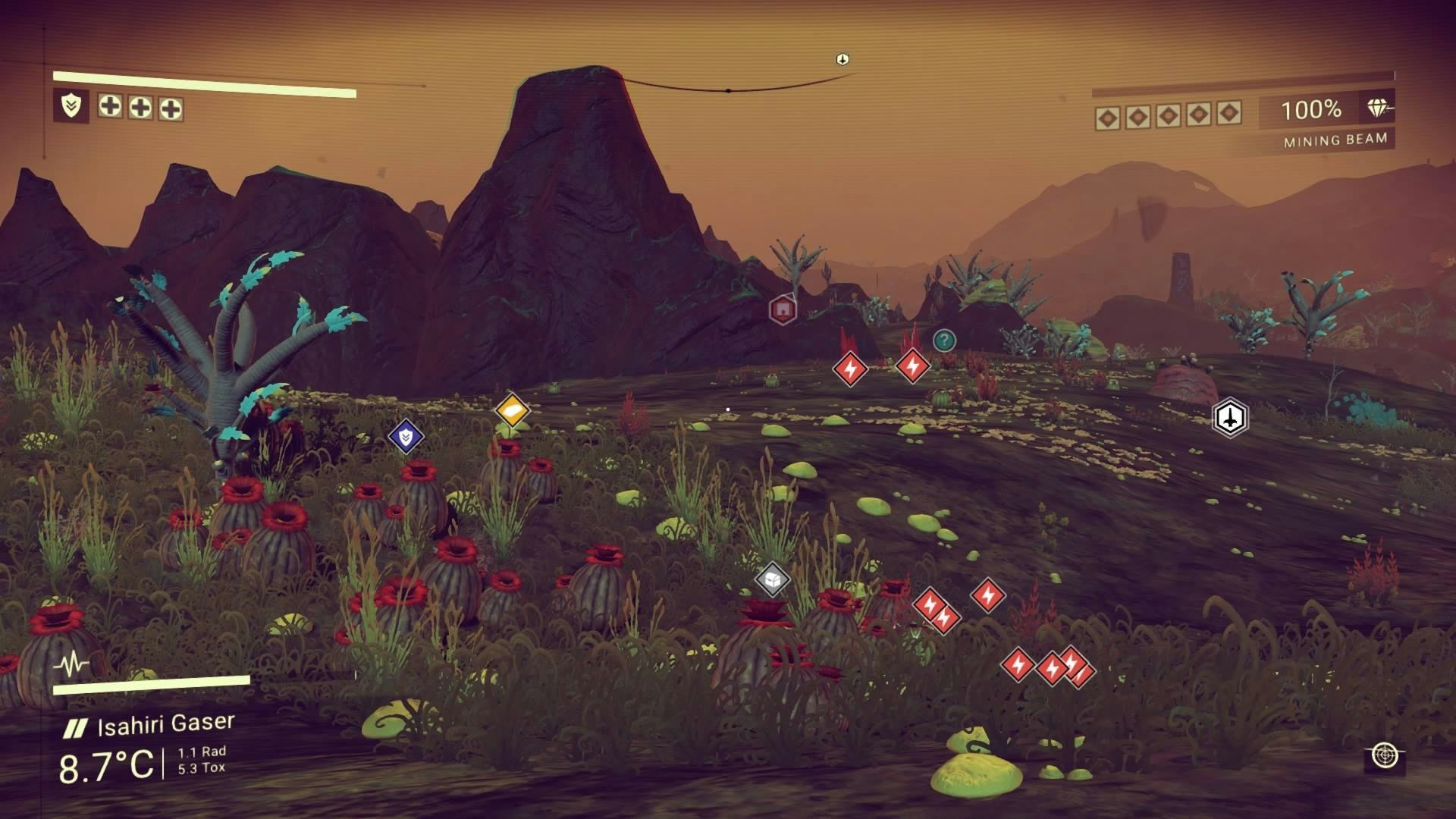Activate the scanner target icon
Viewport: 1456px width, 819px height.
(x=1385, y=756)
